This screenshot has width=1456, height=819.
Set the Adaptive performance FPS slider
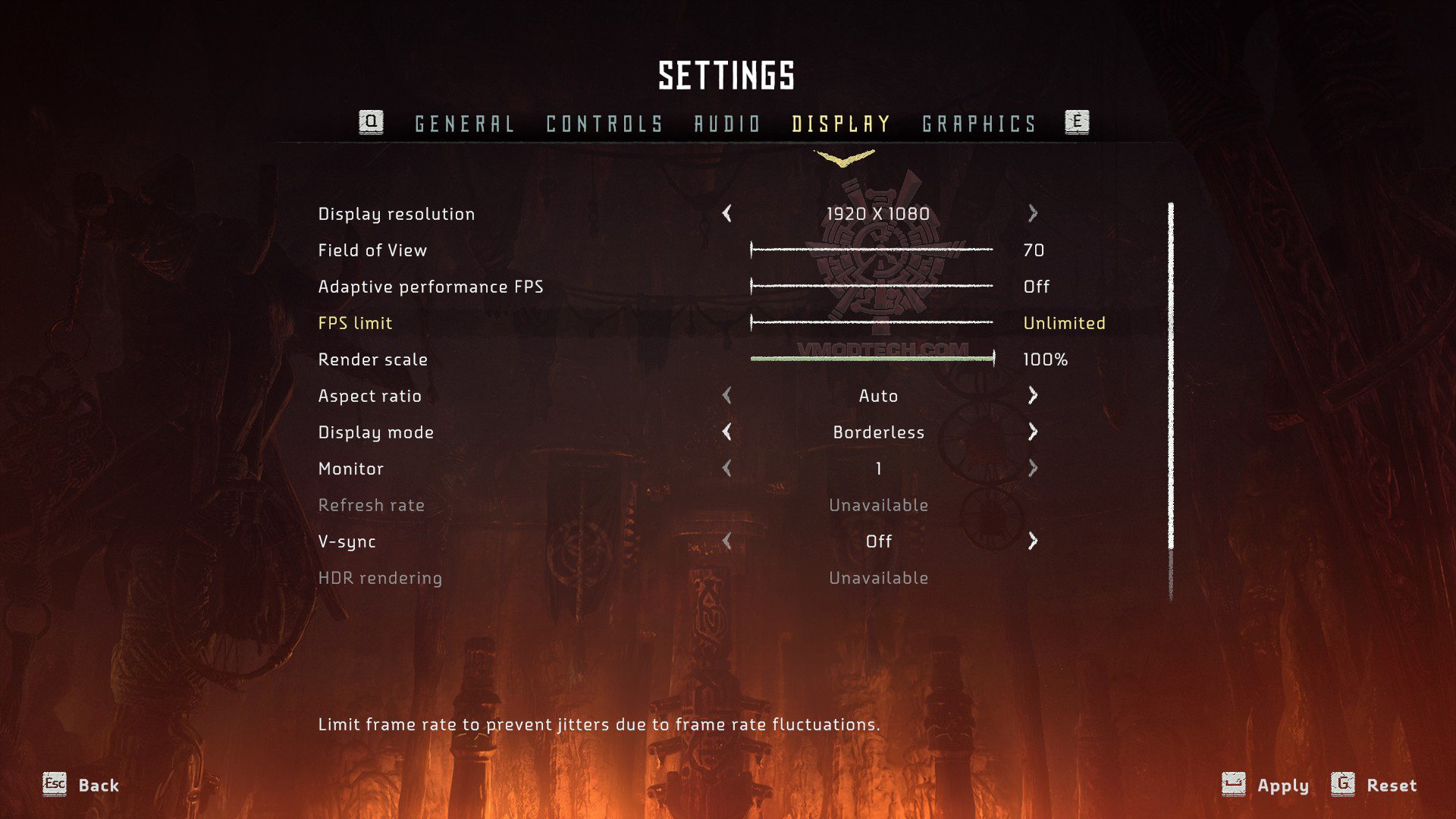pos(871,286)
